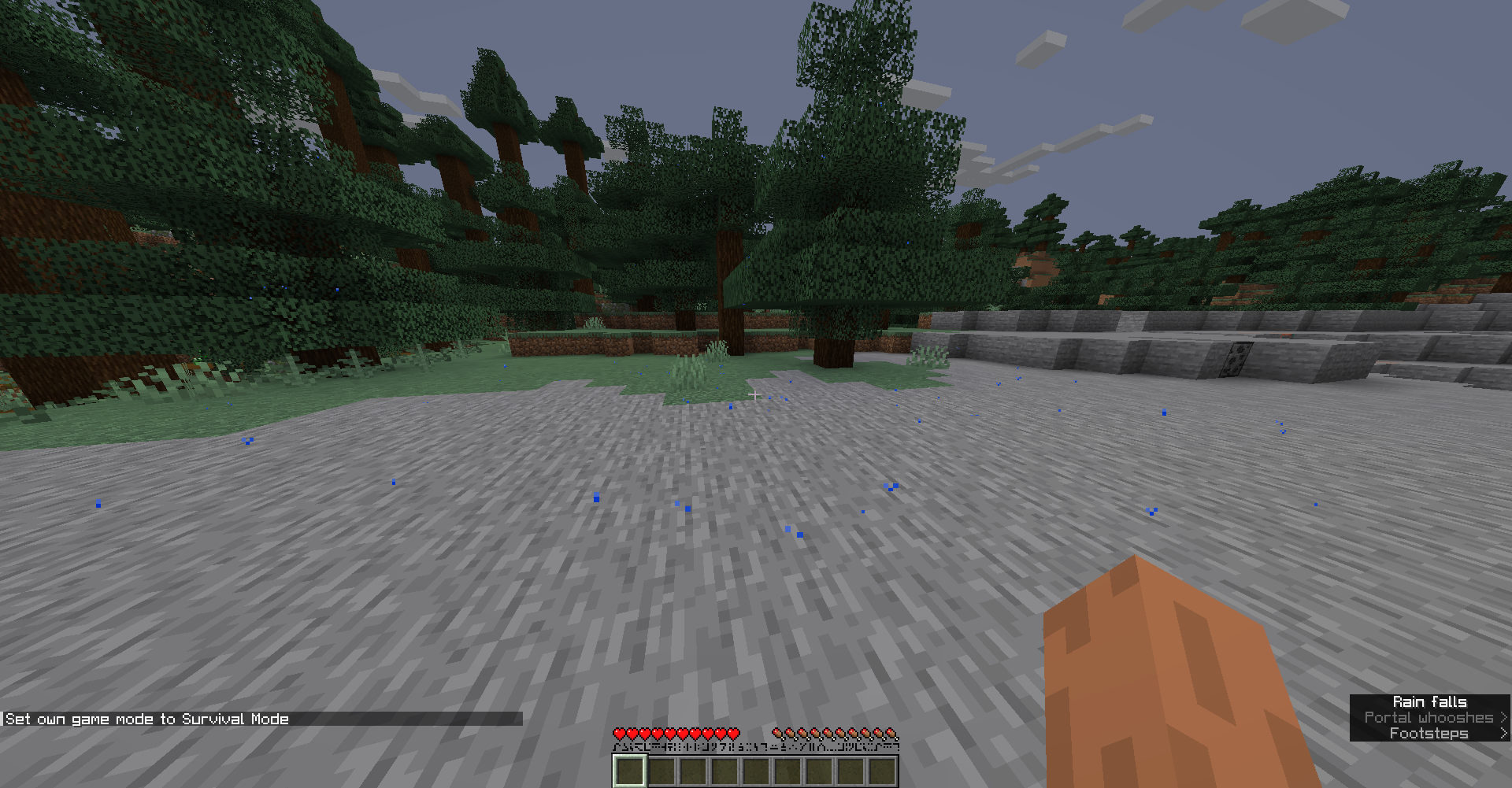Screen dimensions: 1512x788
Task: Toggle the Rain falls subtitle entry
Action: click(x=1429, y=701)
